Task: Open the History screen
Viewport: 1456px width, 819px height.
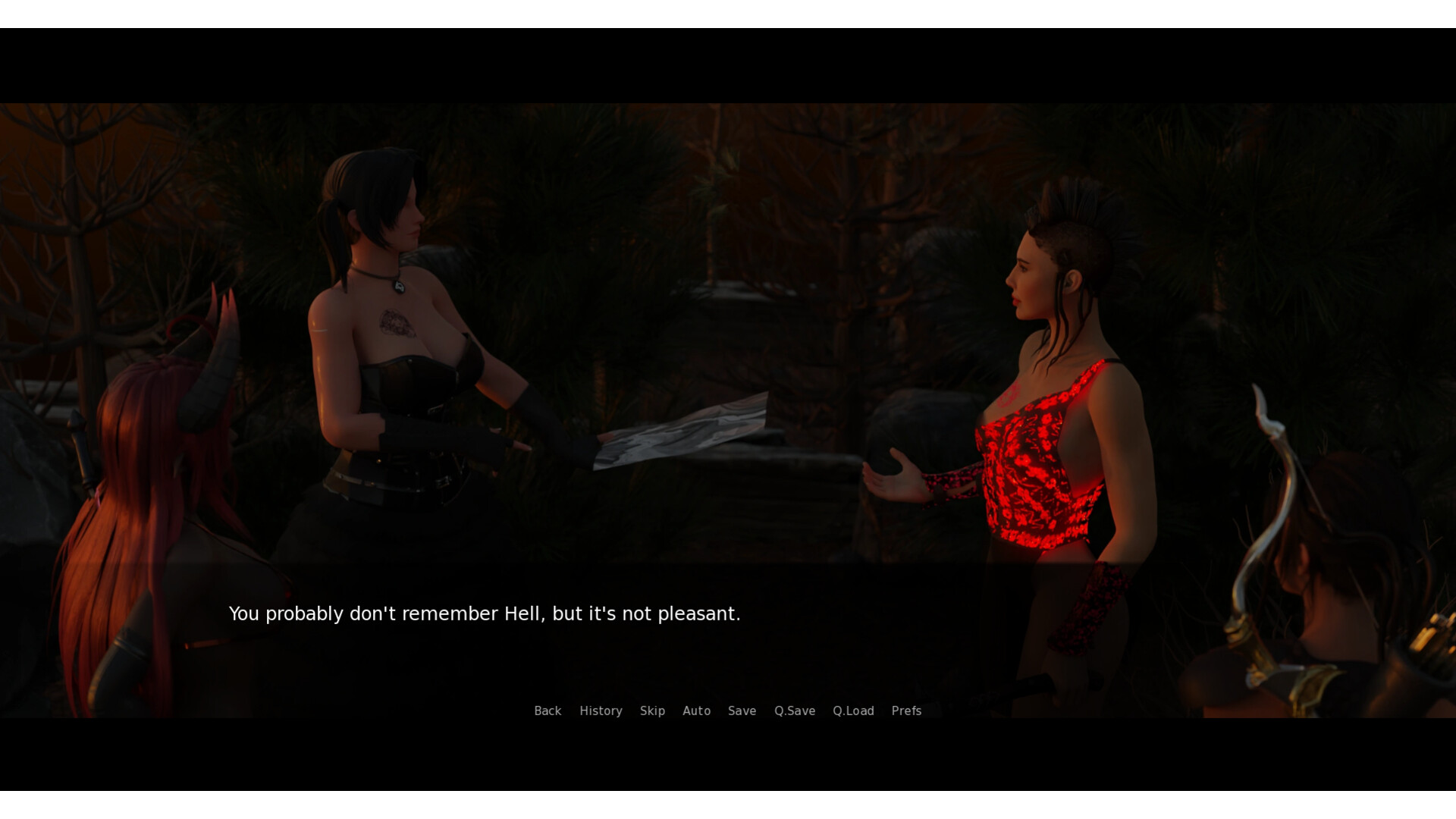Action: (601, 711)
